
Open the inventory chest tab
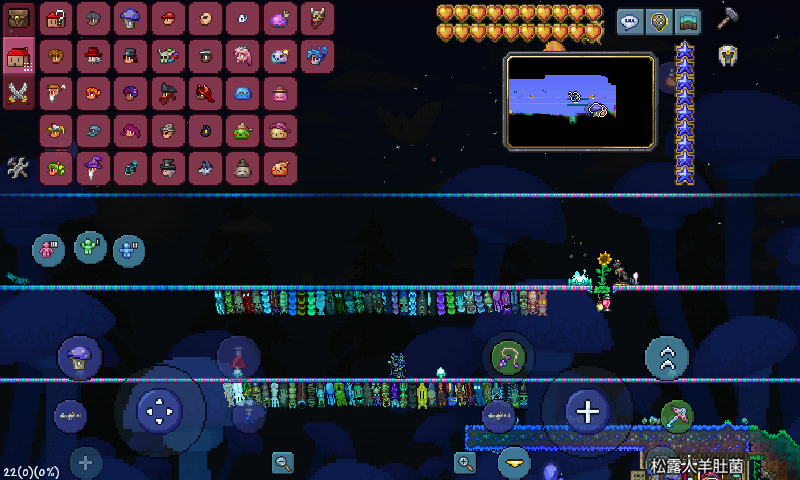[x=19, y=18]
